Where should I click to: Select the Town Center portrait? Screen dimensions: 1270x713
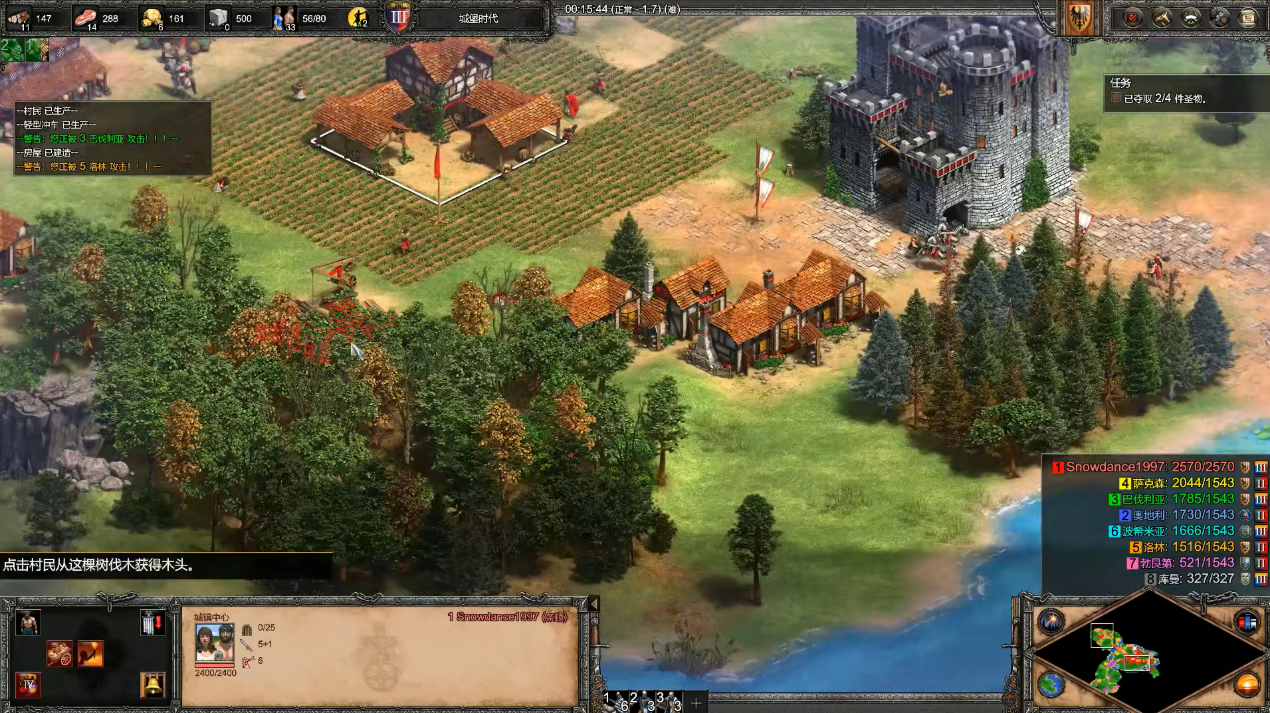click(214, 642)
